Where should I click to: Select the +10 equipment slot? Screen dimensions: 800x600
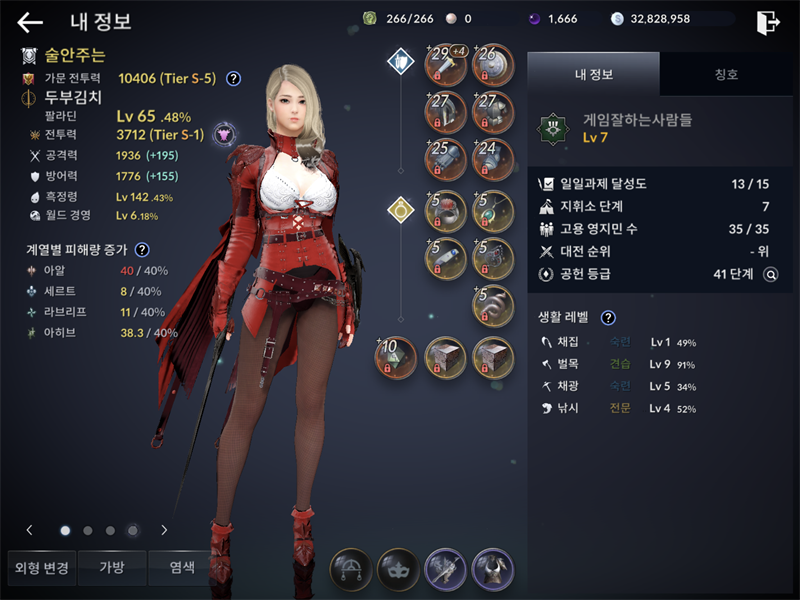click(397, 357)
